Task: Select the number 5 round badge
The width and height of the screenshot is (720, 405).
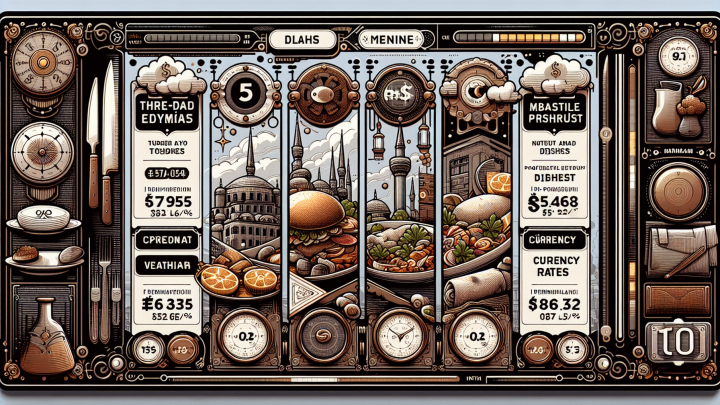Action: (x=243, y=93)
